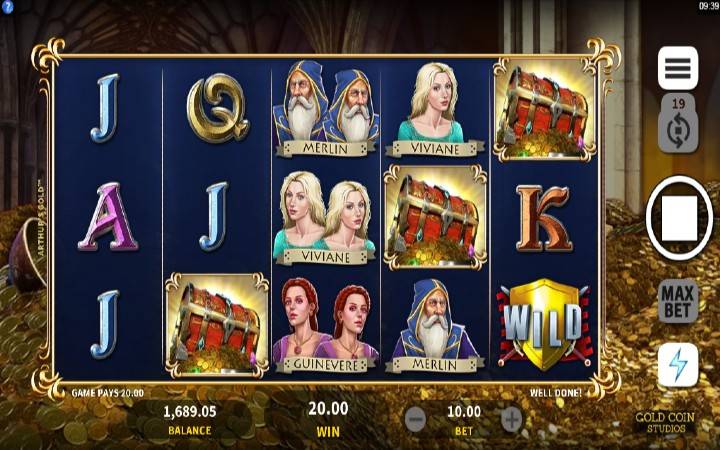The height and width of the screenshot is (450, 720).
Task: Increase the bet with the plus button
Action: (511, 418)
